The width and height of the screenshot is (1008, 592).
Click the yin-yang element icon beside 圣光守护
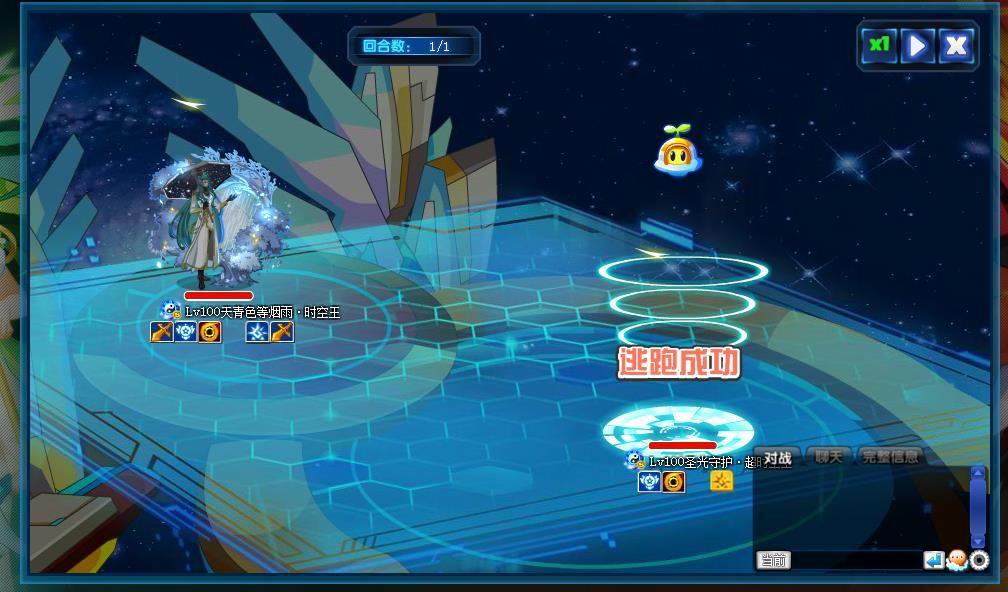(x=633, y=460)
